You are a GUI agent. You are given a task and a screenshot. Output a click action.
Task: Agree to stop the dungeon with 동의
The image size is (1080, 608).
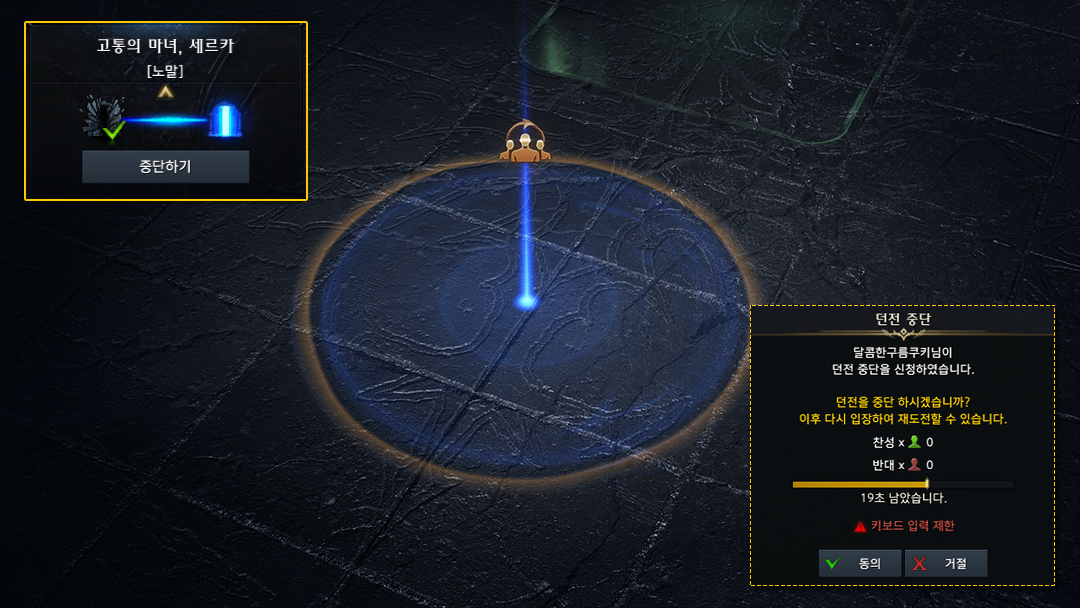pos(859,563)
